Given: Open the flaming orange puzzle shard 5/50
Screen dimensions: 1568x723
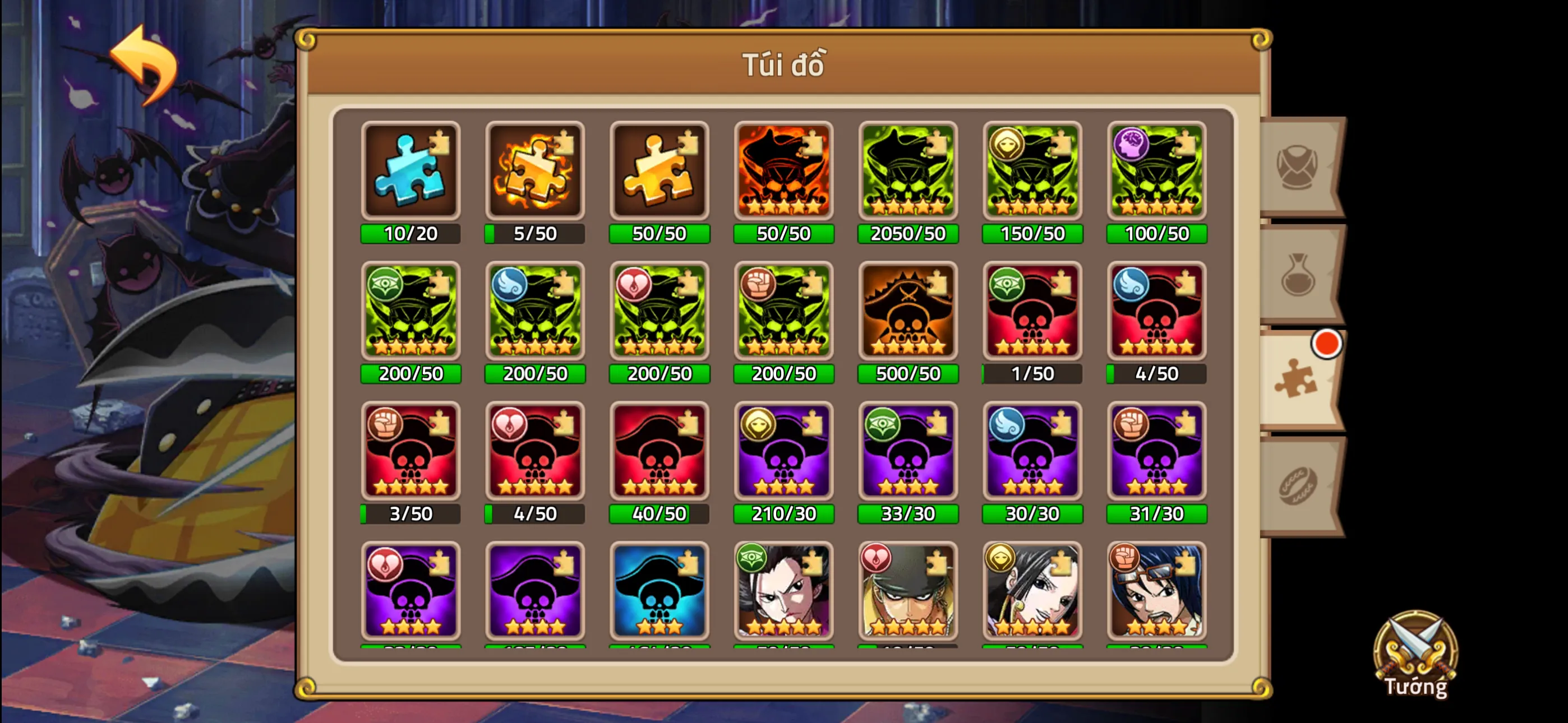Looking at the screenshot, I should click(x=536, y=170).
